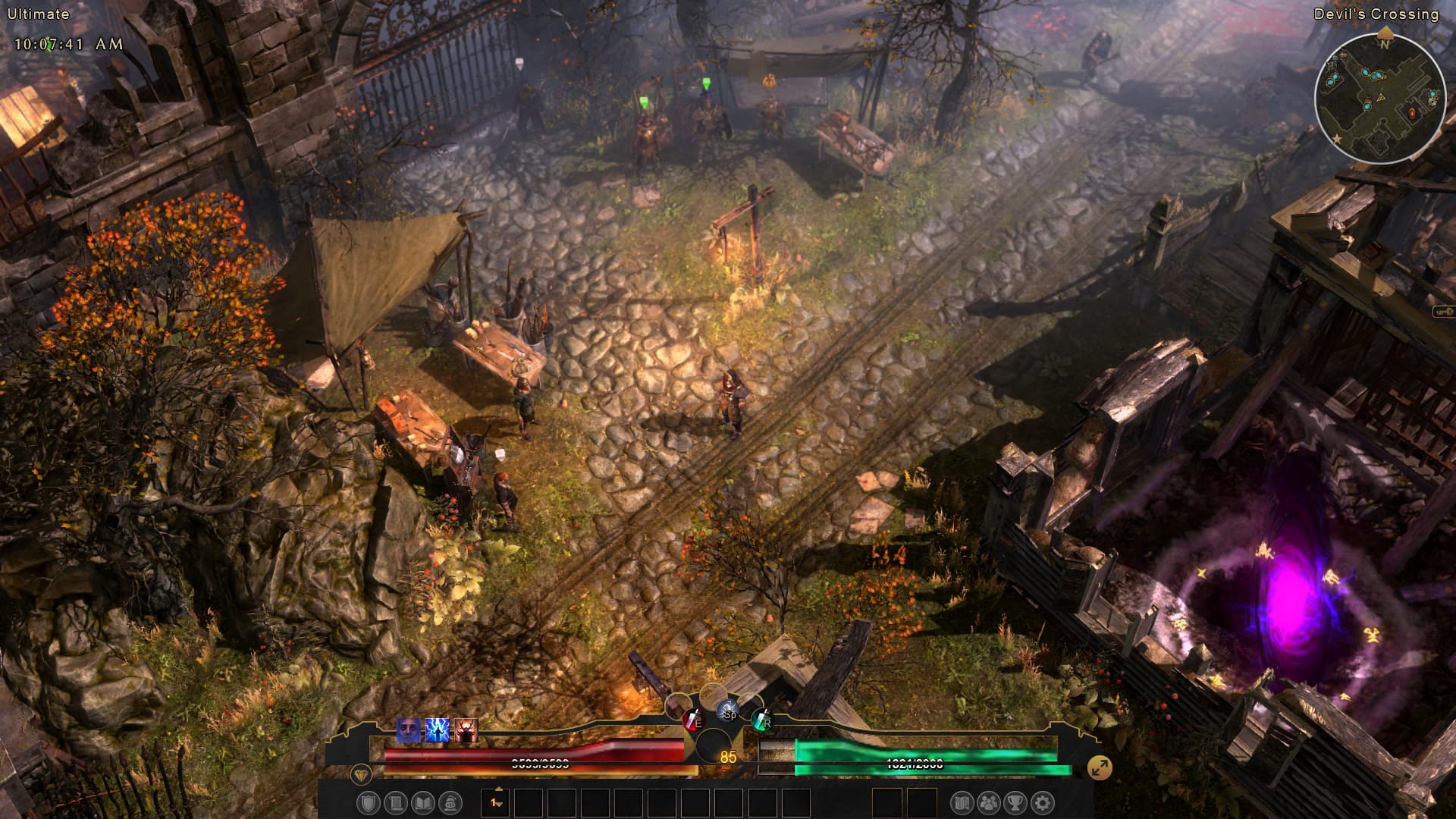
Task: Use the red potion slot
Action: click(x=692, y=719)
